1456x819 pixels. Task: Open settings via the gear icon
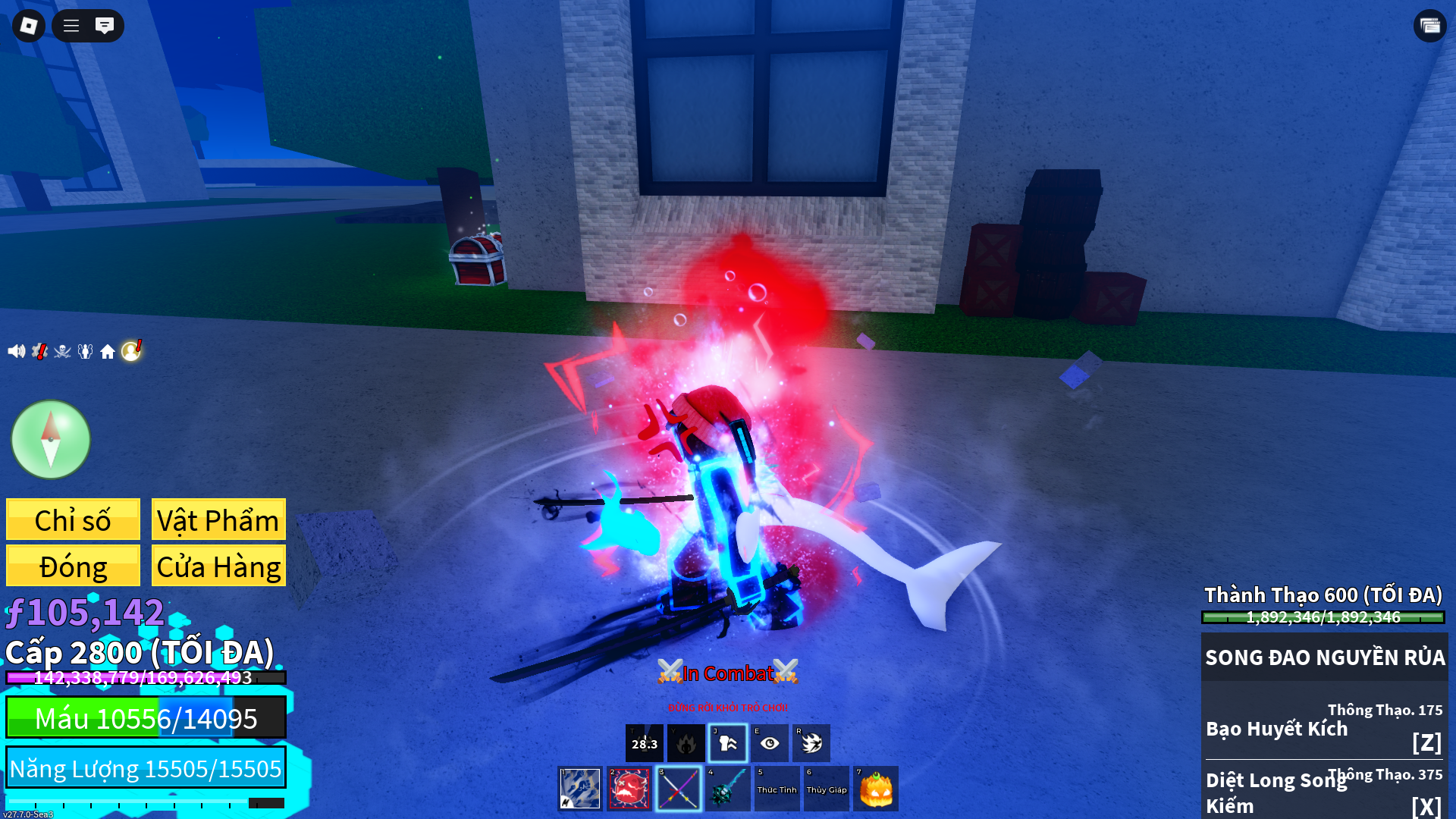39,351
